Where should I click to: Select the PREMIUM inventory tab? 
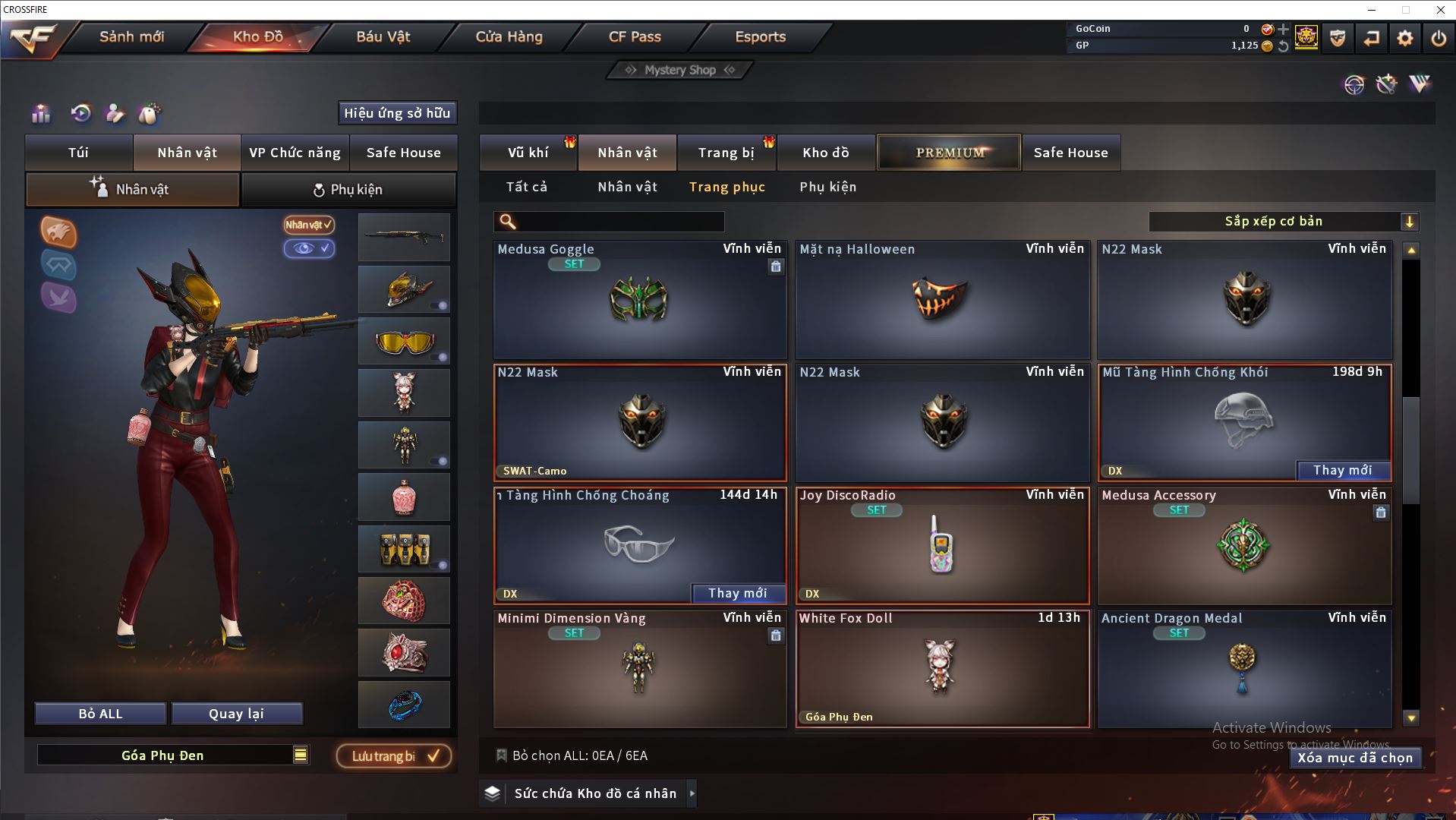point(950,153)
